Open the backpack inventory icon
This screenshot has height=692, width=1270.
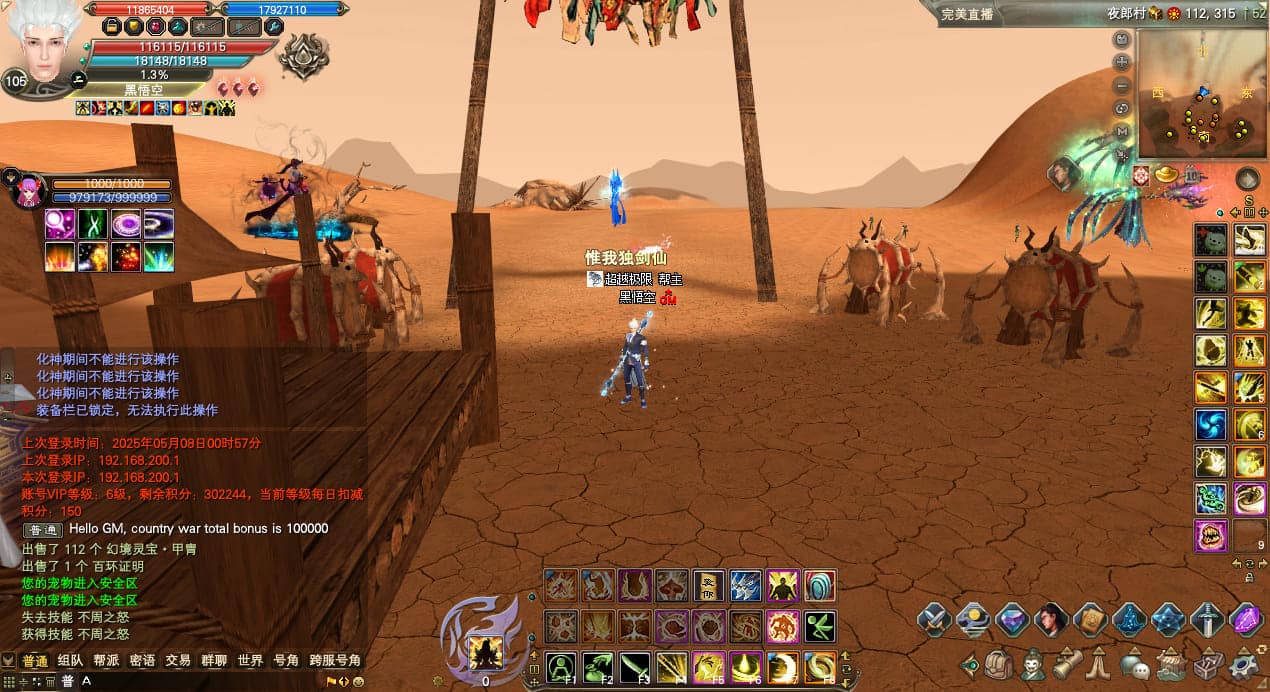[997, 663]
